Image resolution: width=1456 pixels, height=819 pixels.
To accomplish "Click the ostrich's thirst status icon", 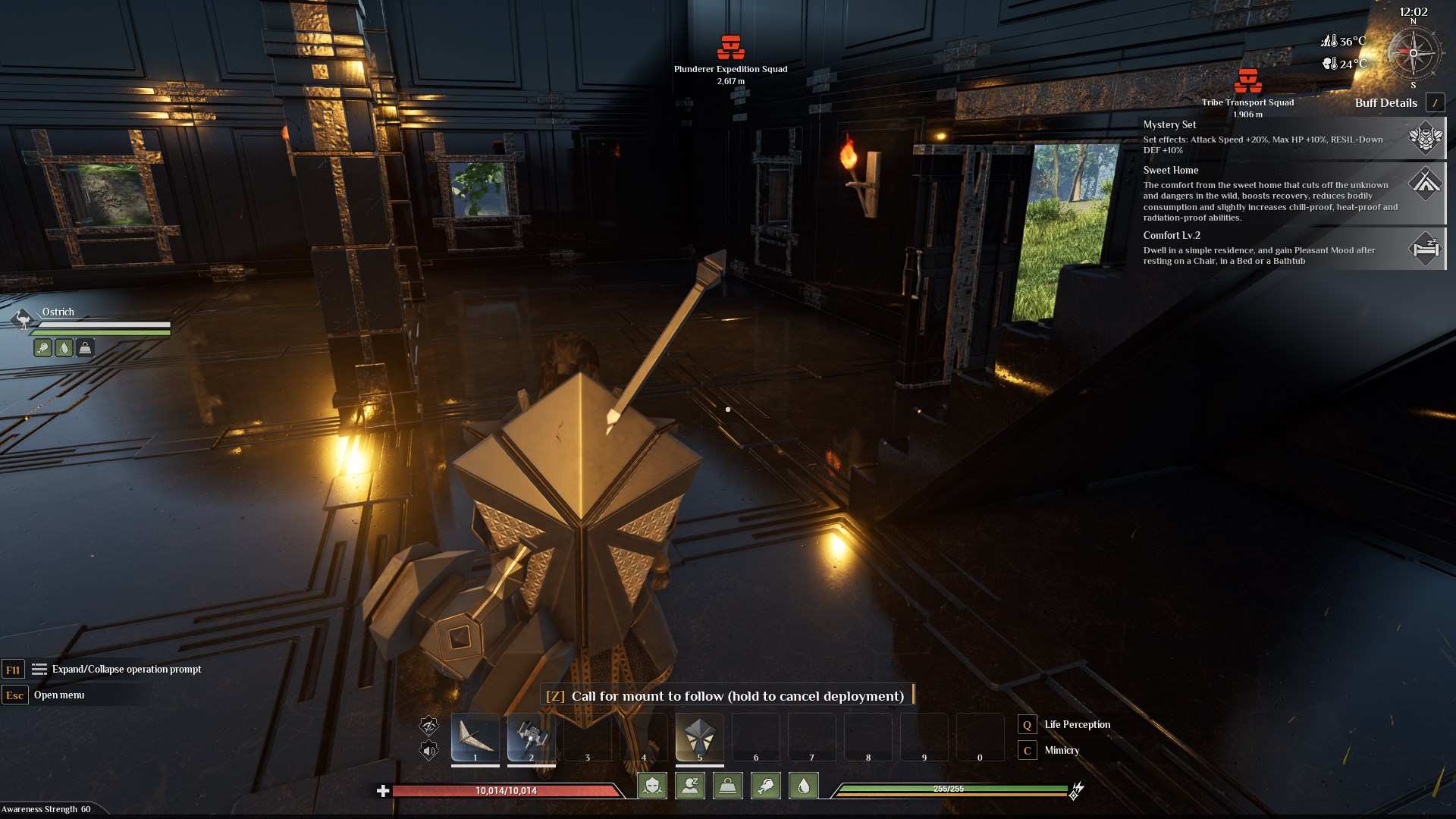I will click(x=64, y=348).
